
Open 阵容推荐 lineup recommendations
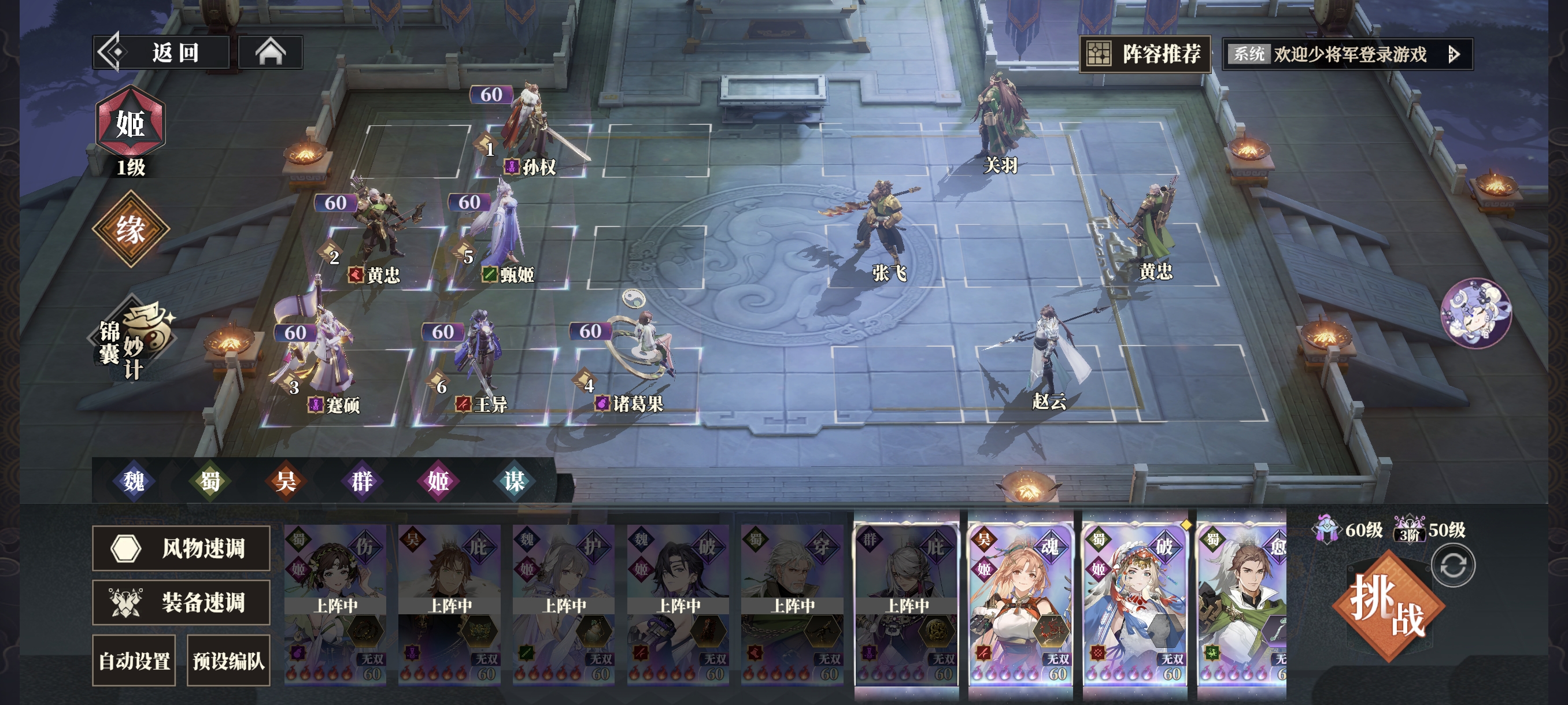1145,55
